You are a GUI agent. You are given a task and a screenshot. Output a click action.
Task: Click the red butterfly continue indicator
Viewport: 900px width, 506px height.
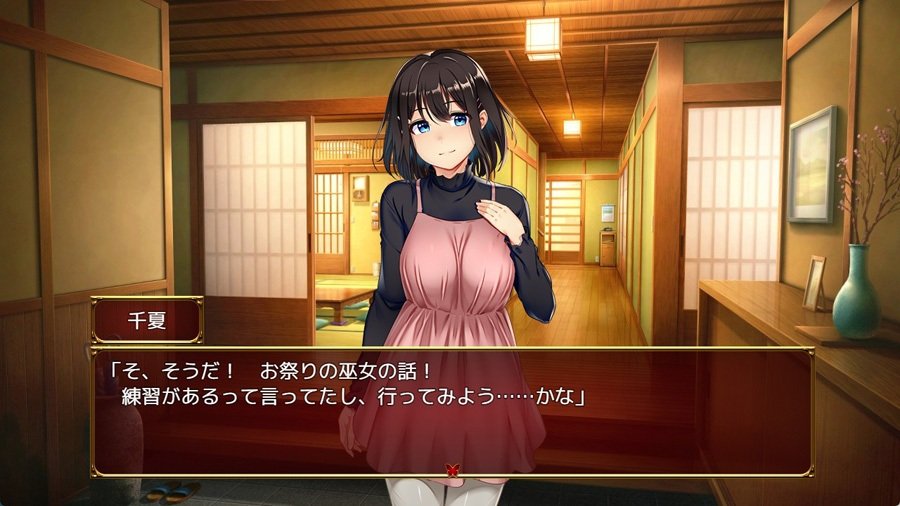coord(451,467)
